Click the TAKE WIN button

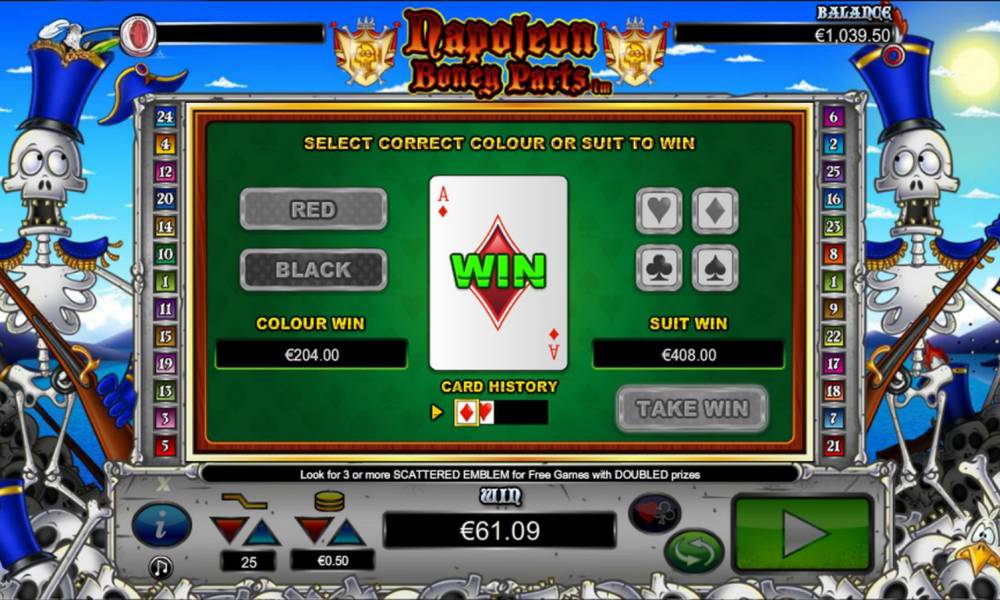(692, 408)
